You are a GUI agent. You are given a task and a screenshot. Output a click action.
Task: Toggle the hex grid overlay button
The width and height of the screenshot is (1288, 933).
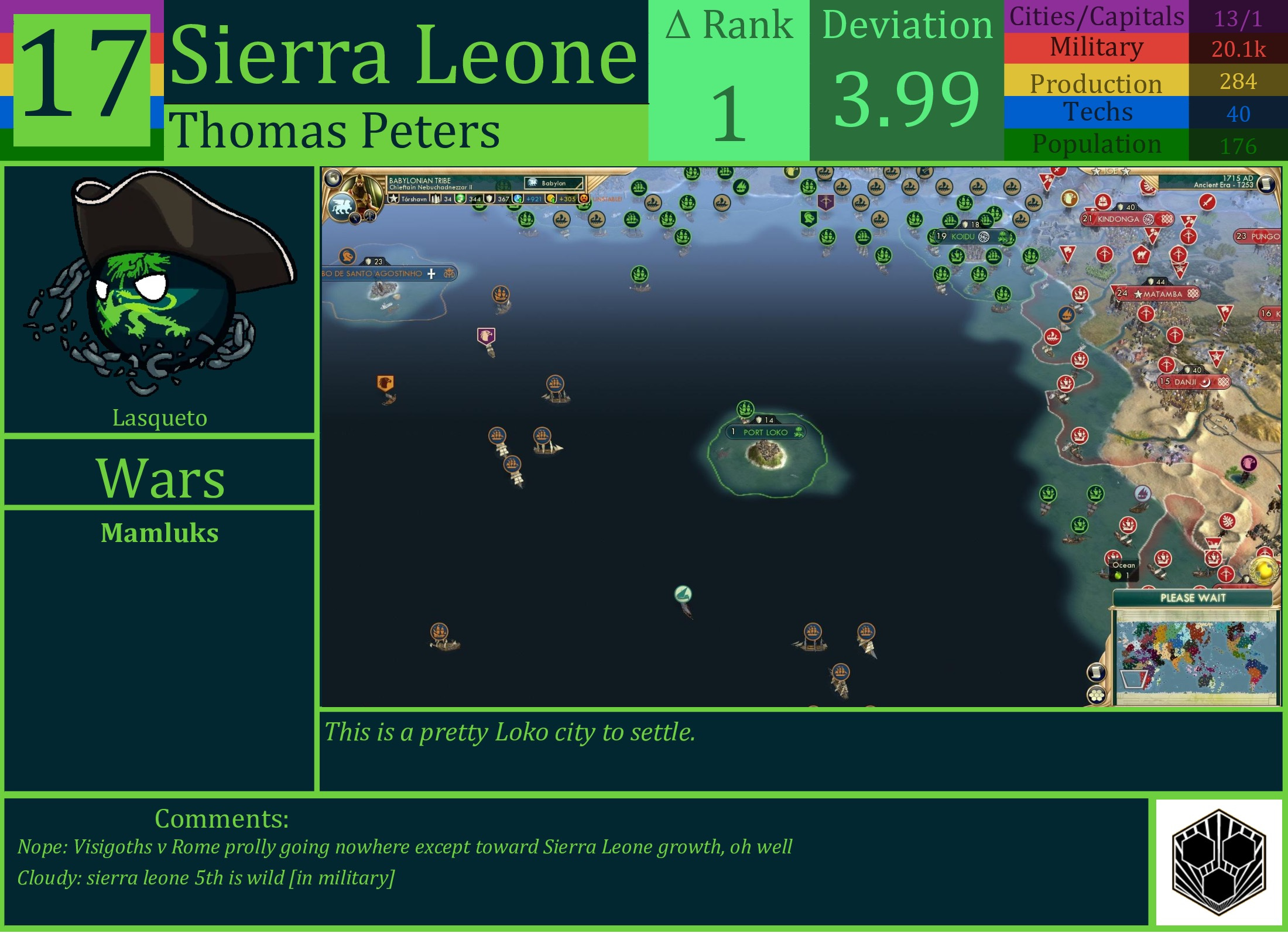coord(1096,695)
